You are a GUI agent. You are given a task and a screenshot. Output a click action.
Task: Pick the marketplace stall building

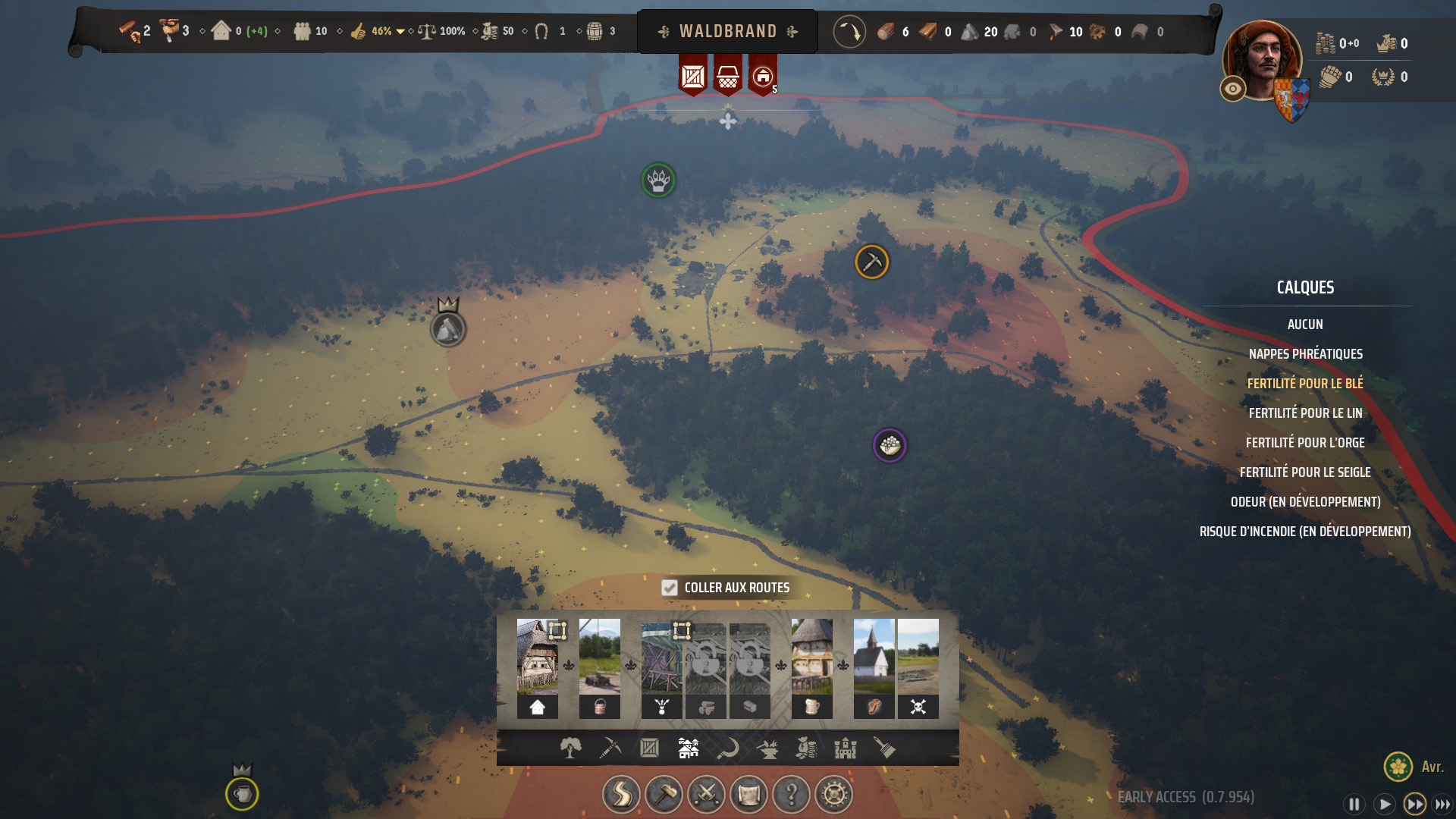point(662,667)
